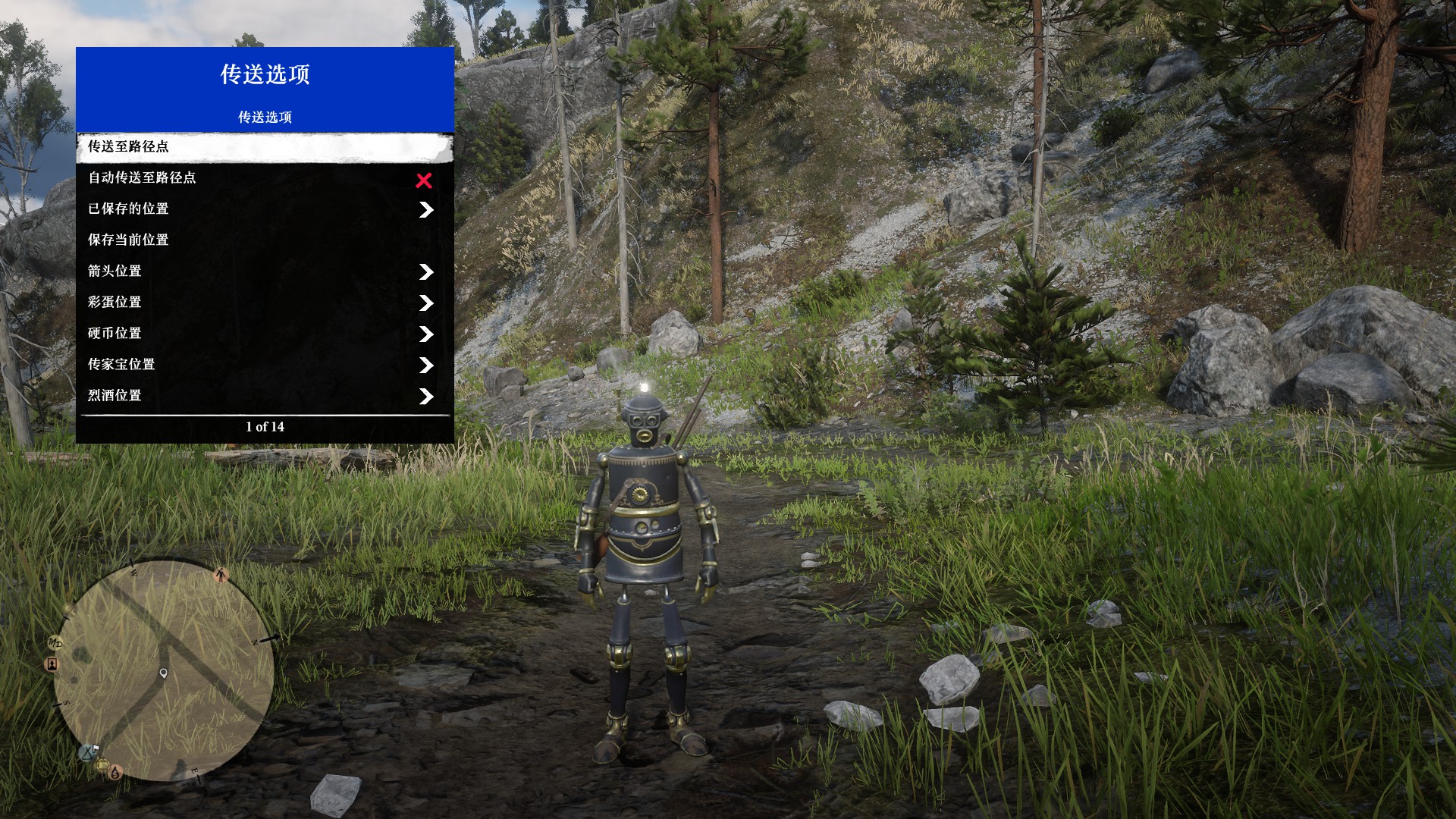Choose 烈酒位置 menu row
Image resolution: width=1456 pixels, height=819 pixels.
pos(265,396)
